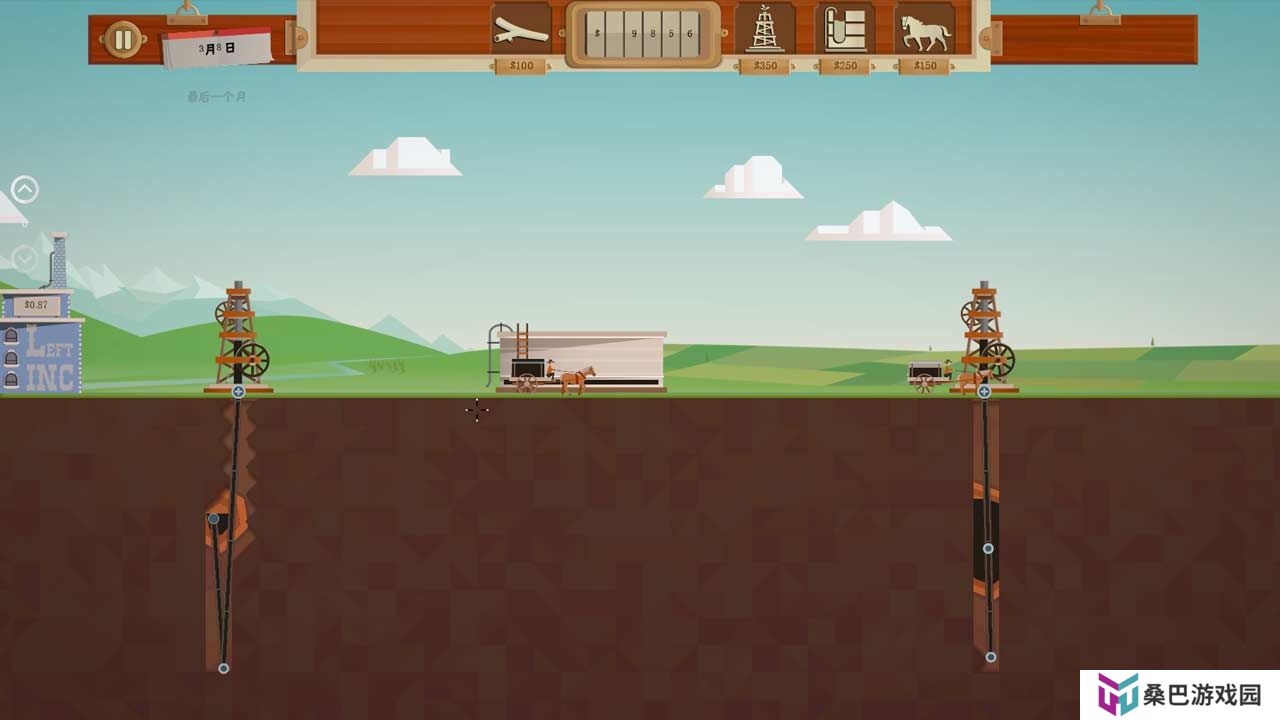Image resolution: width=1280 pixels, height=720 pixels.
Task: Buy a $150 horse wagon
Action: 925,30
